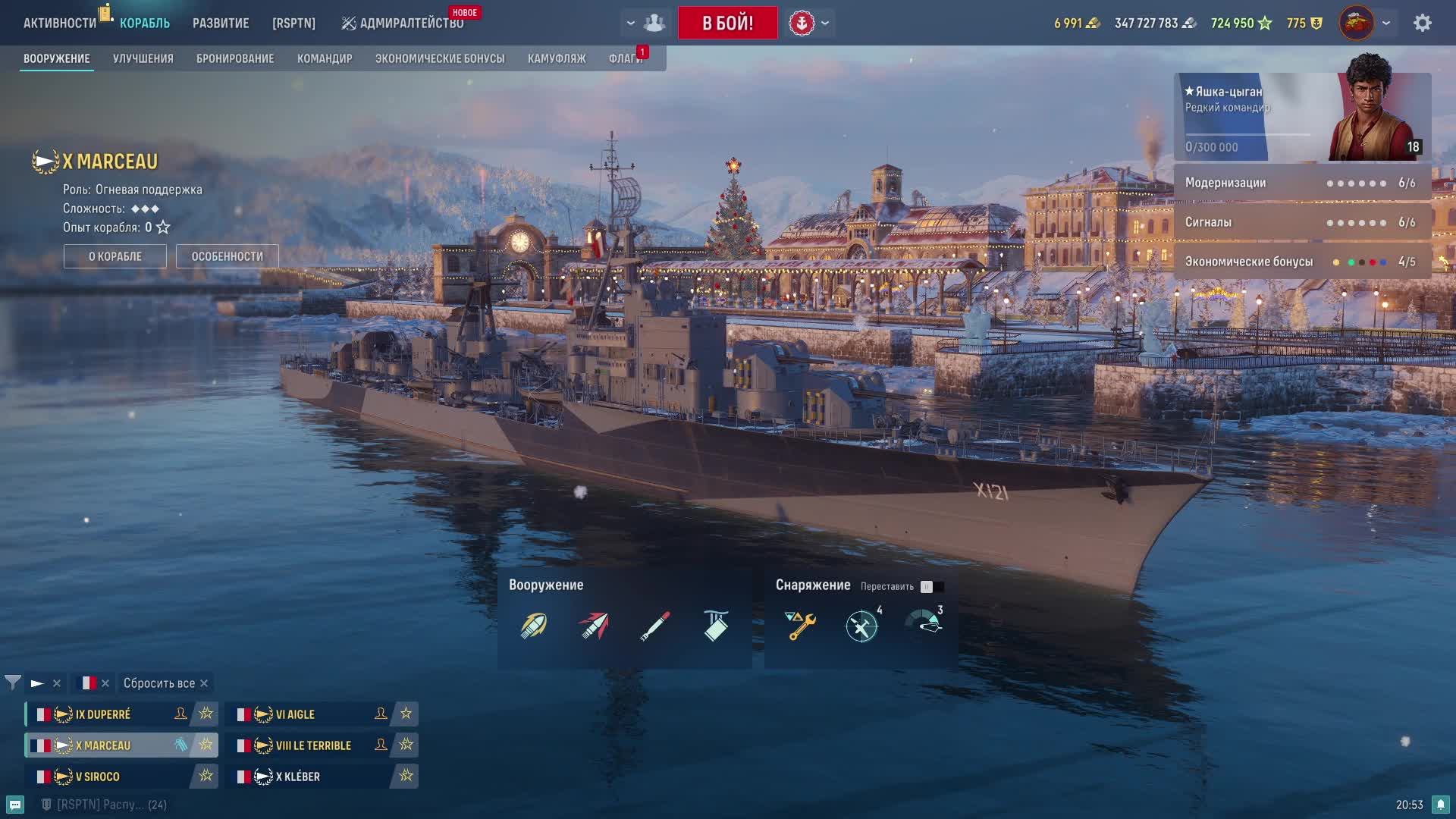Toggle the Переставить switch

click(x=932, y=586)
